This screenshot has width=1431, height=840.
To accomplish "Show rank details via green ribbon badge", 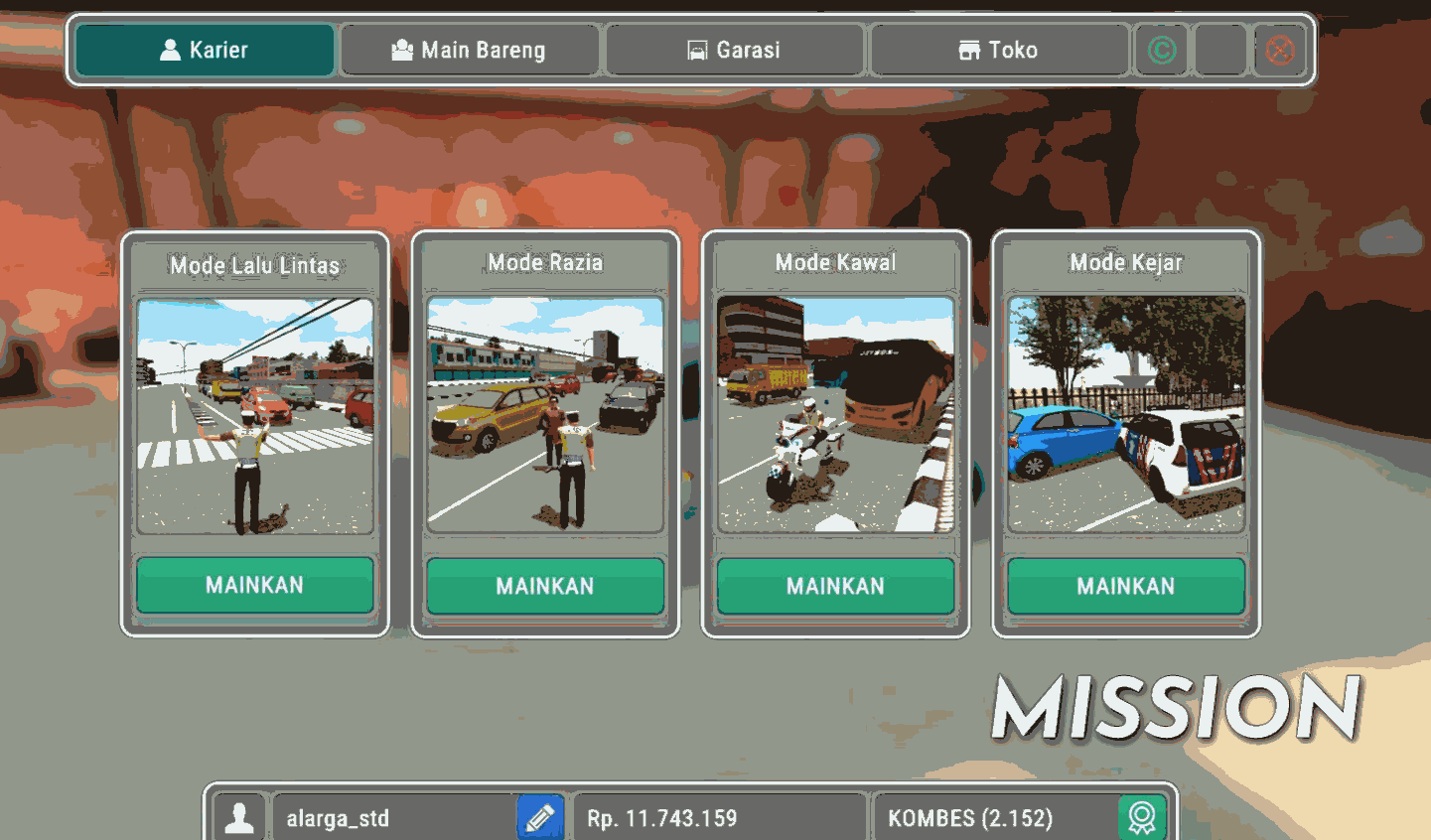I will point(1142,817).
